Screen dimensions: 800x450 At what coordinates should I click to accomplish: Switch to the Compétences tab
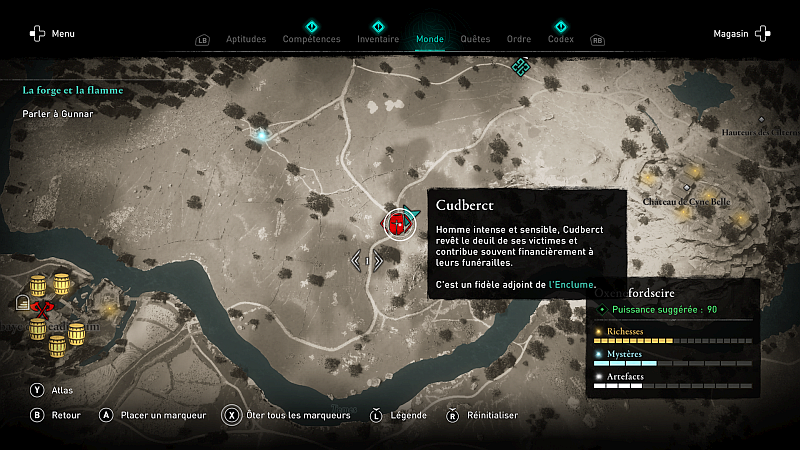click(x=311, y=39)
